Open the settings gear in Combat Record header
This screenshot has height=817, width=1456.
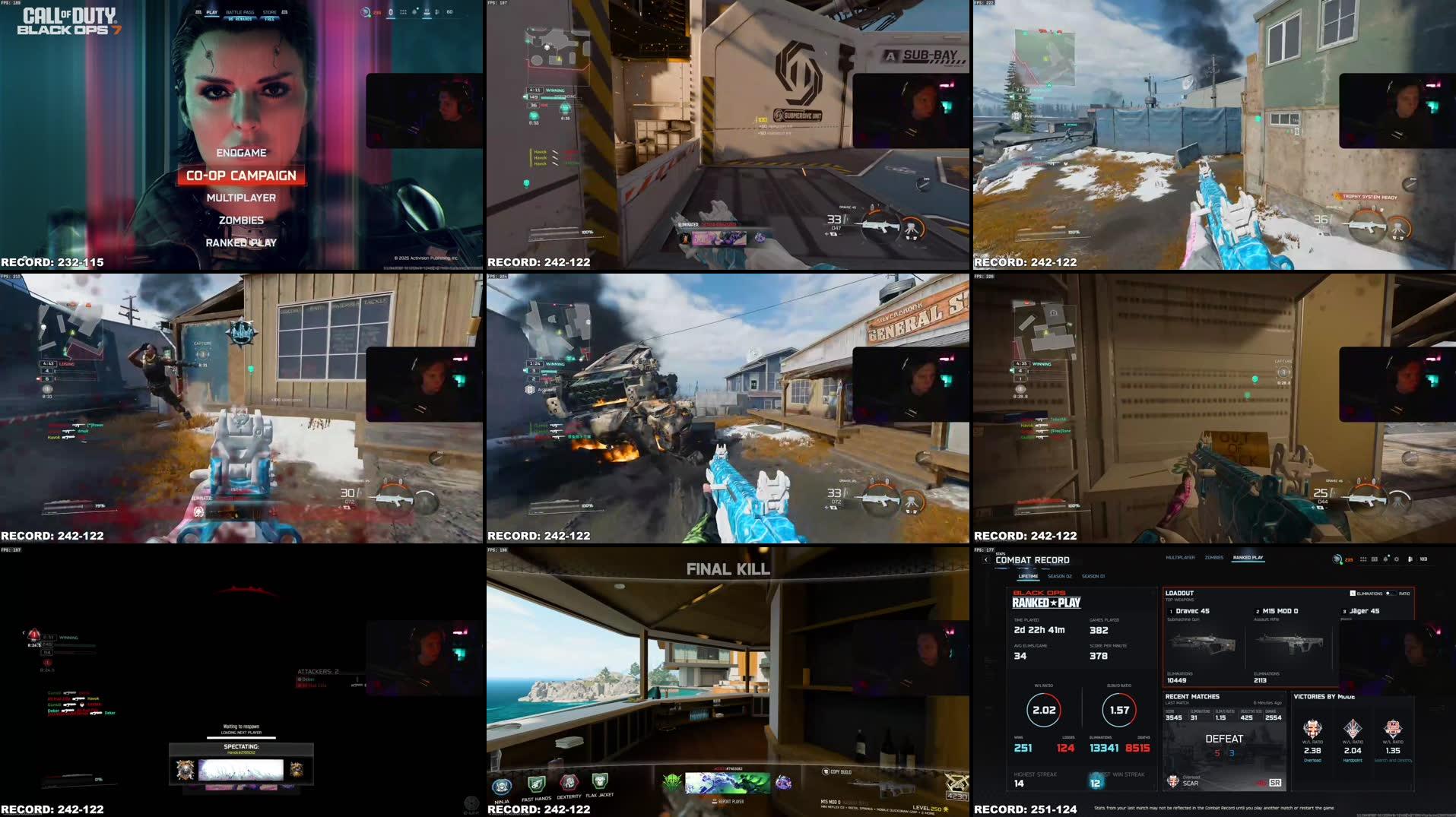[x=1396, y=559]
